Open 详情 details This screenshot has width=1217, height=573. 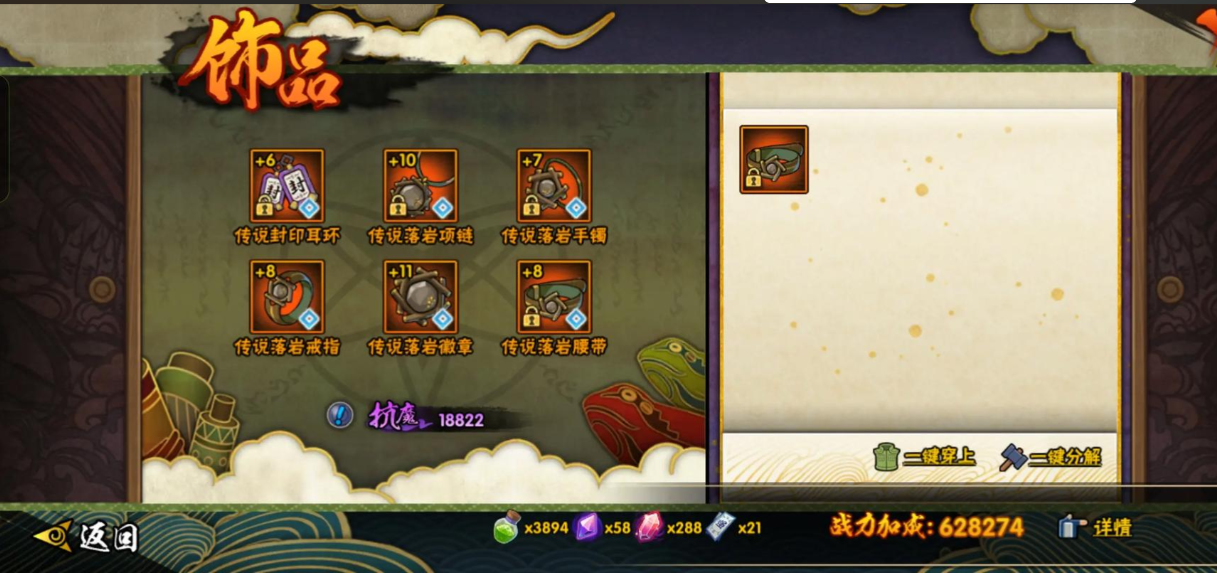click(1097, 527)
